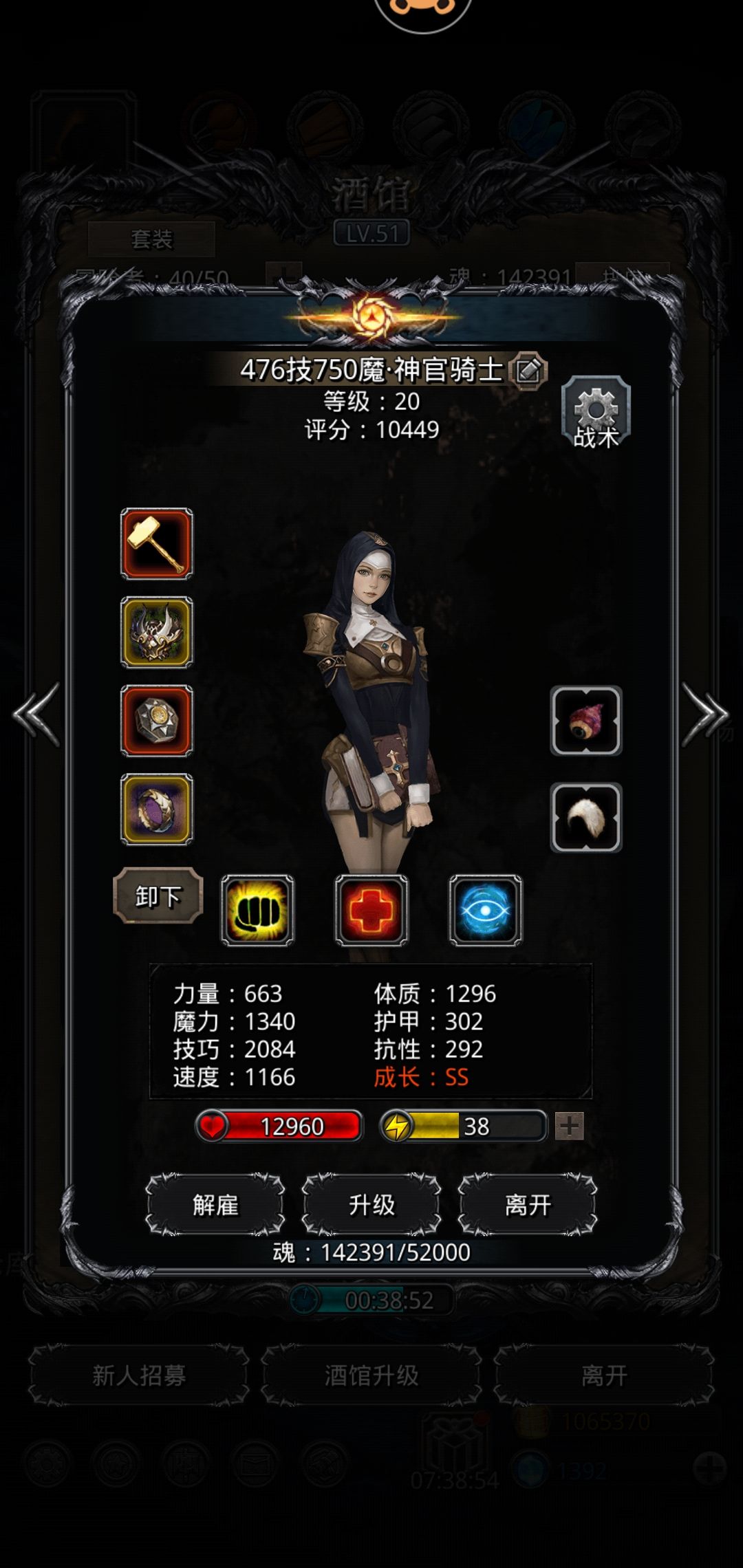Show the previous character with left arrow
743x1568 pixels.
point(36,714)
